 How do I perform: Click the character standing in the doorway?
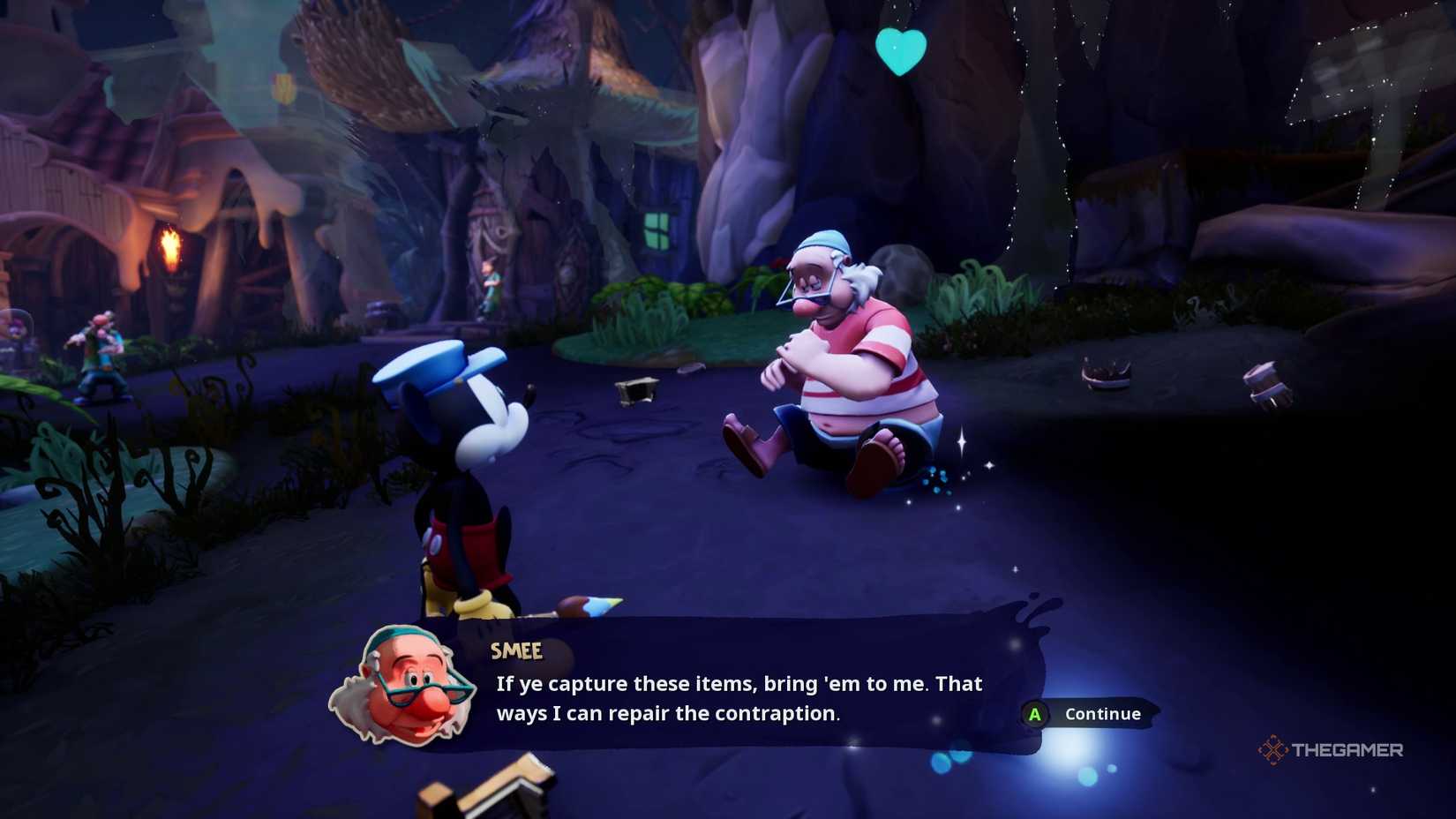point(491,282)
